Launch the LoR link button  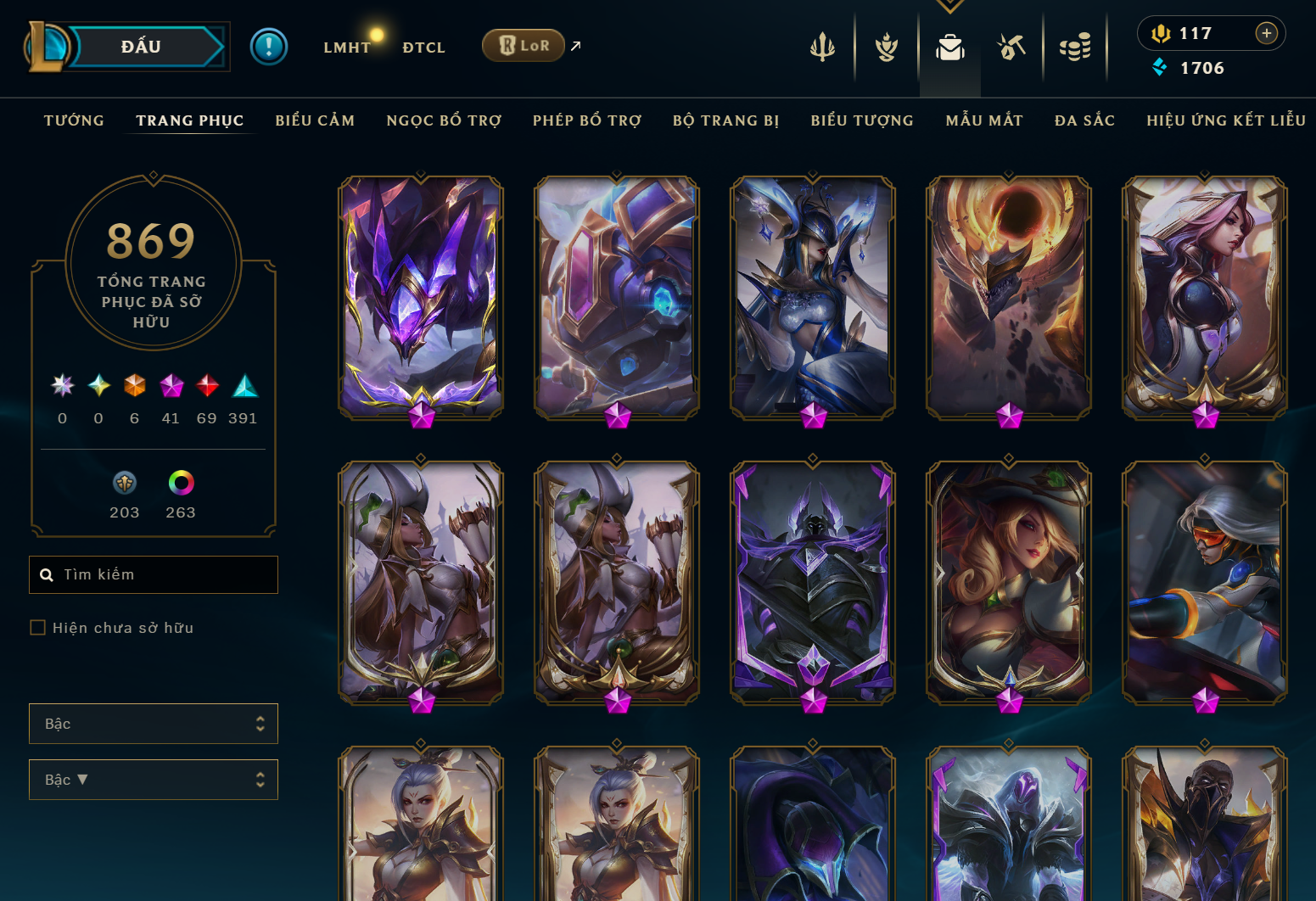[524, 46]
